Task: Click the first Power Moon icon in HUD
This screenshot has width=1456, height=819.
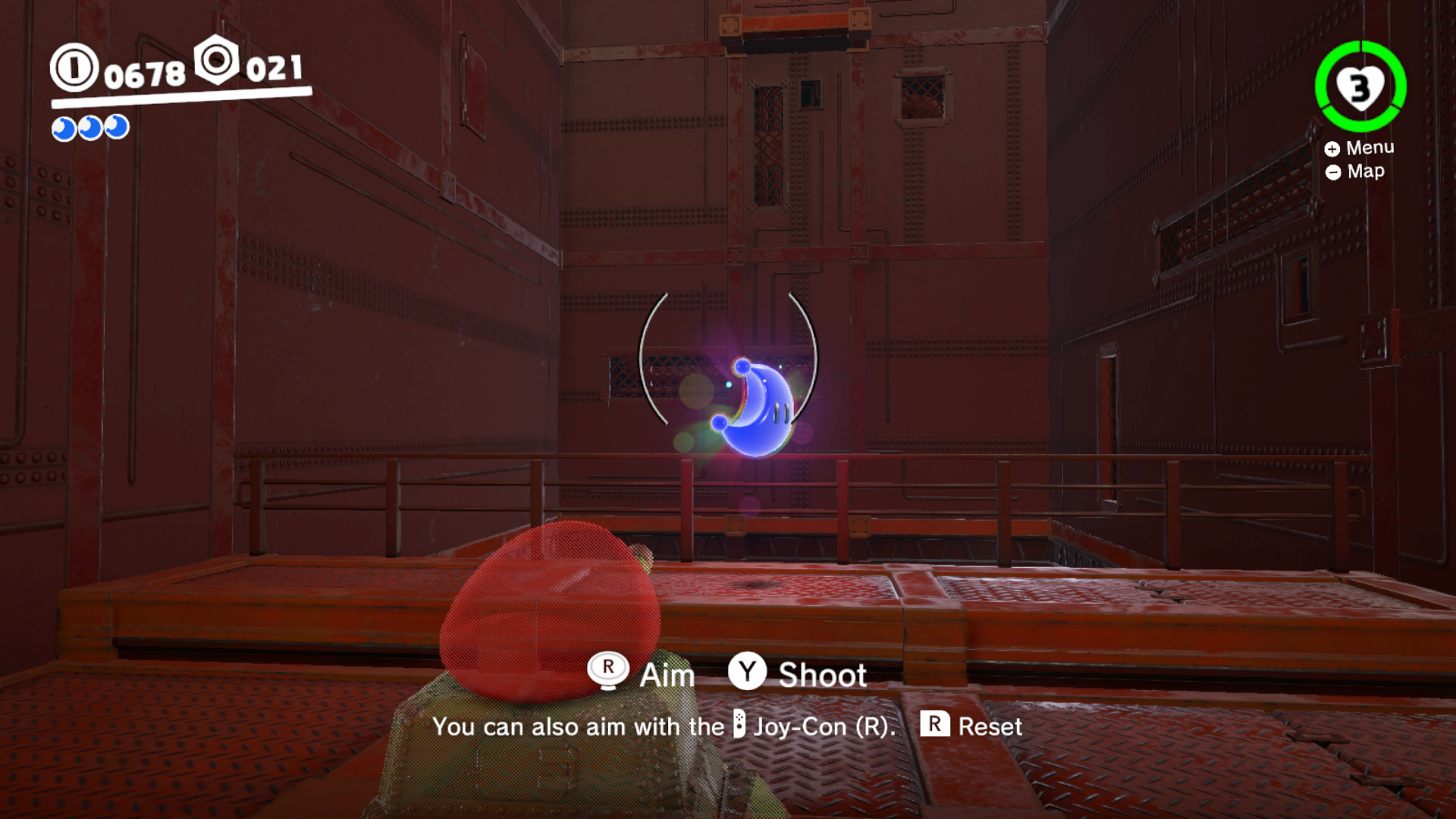Action: click(x=62, y=127)
